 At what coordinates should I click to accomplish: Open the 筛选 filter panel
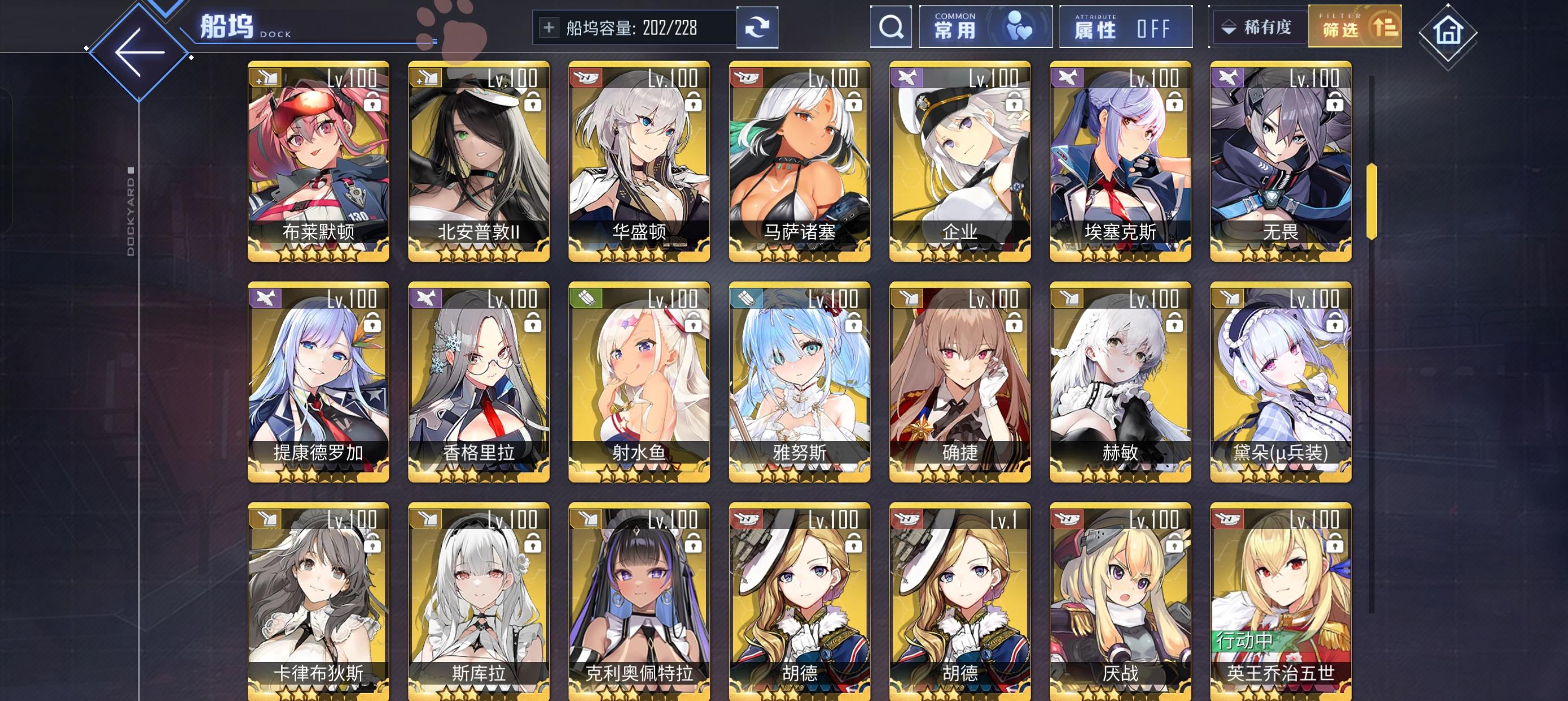[x=1354, y=27]
